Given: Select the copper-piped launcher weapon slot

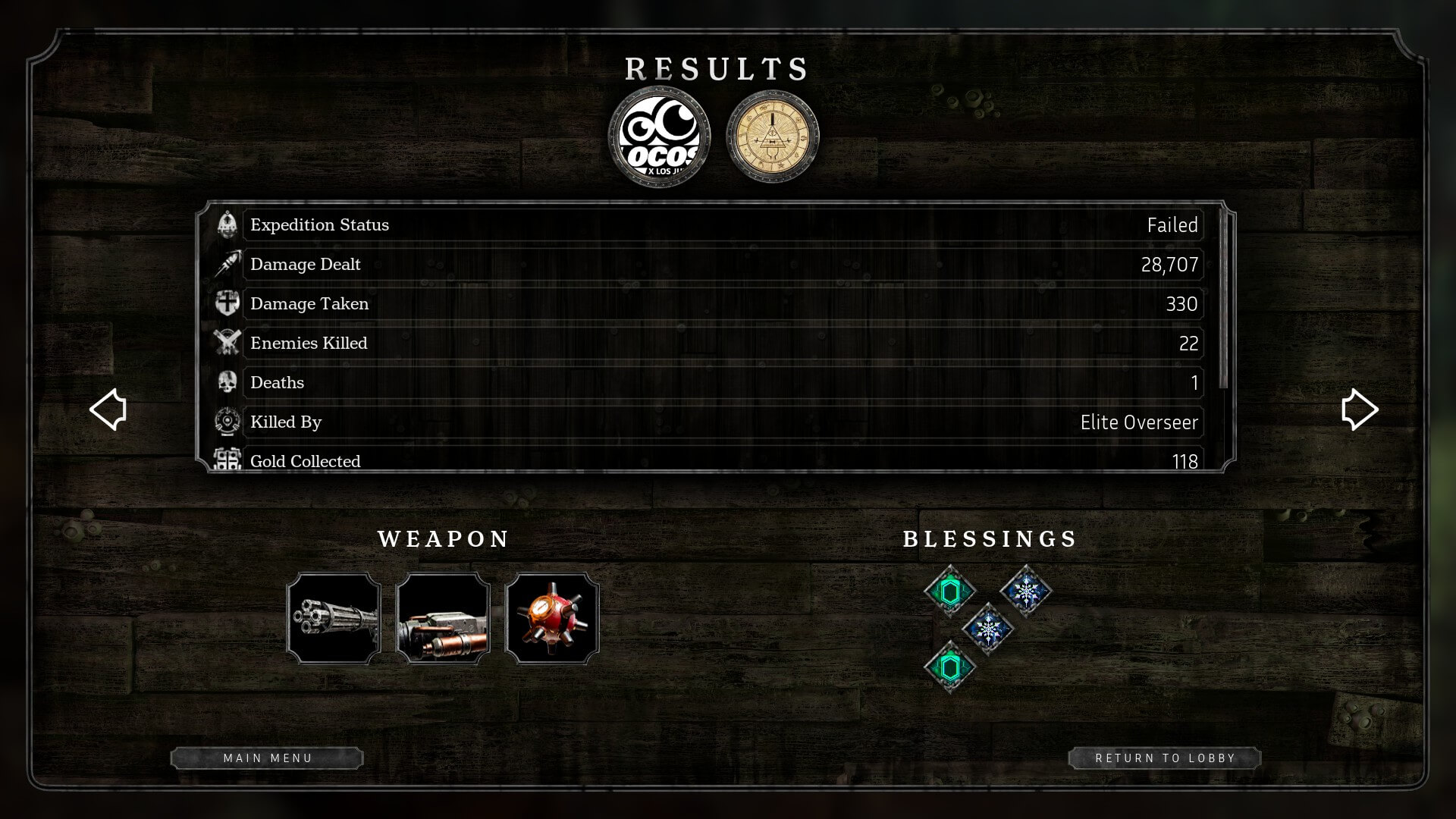Looking at the screenshot, I should (443, 619).
